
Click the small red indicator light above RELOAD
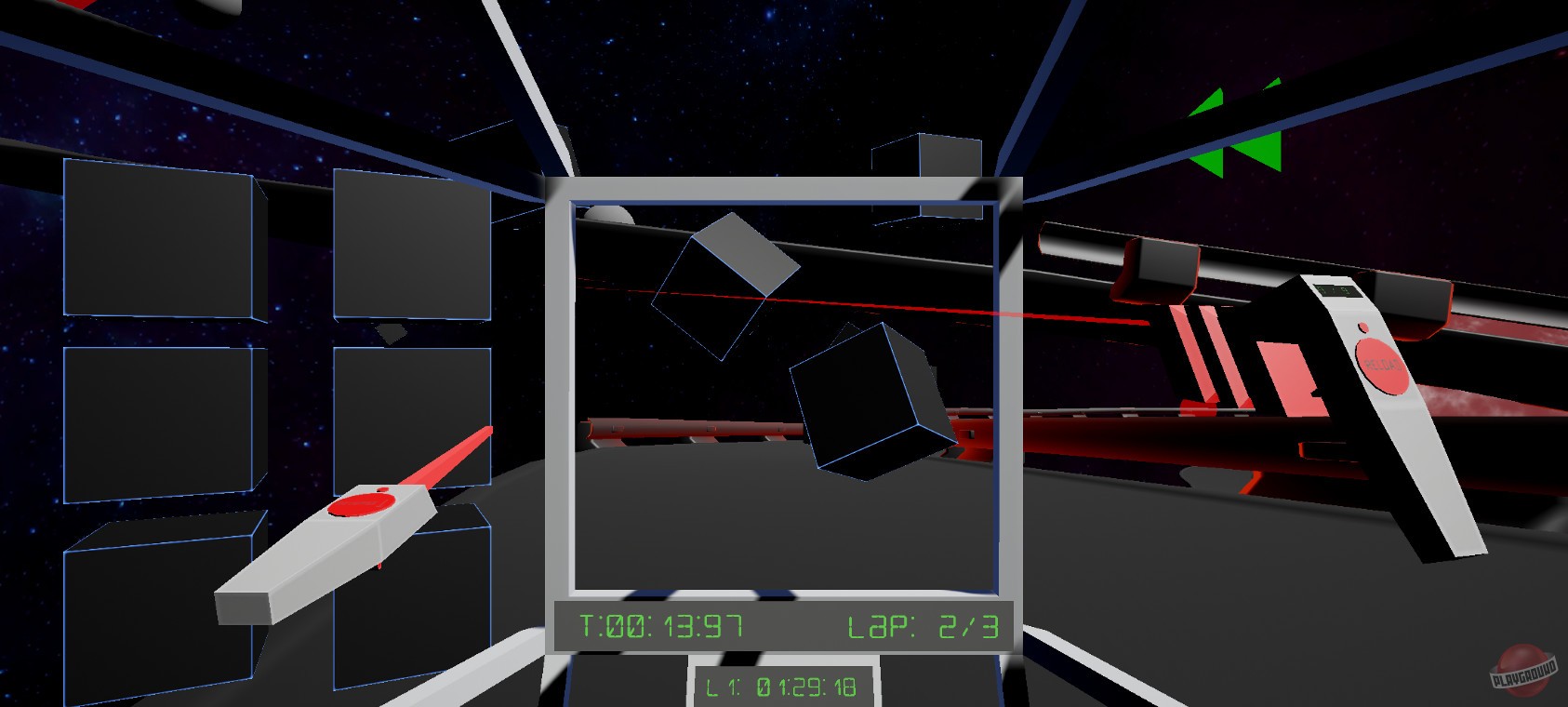[x=1363, y=327]
